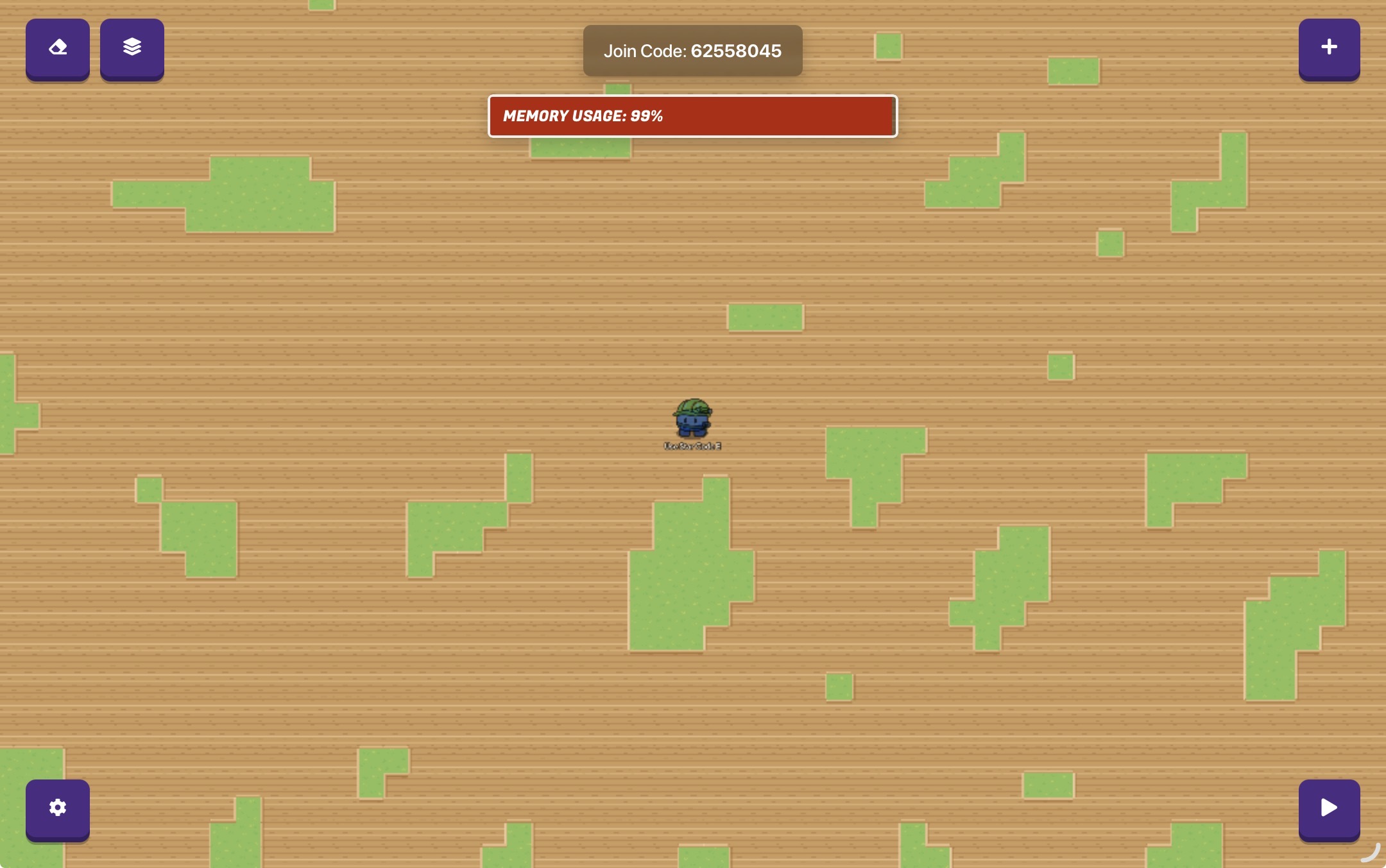The width and height of the screenshot is (1386, 868).
Task: Start the game with play button
Action: tap(1329, 808)
